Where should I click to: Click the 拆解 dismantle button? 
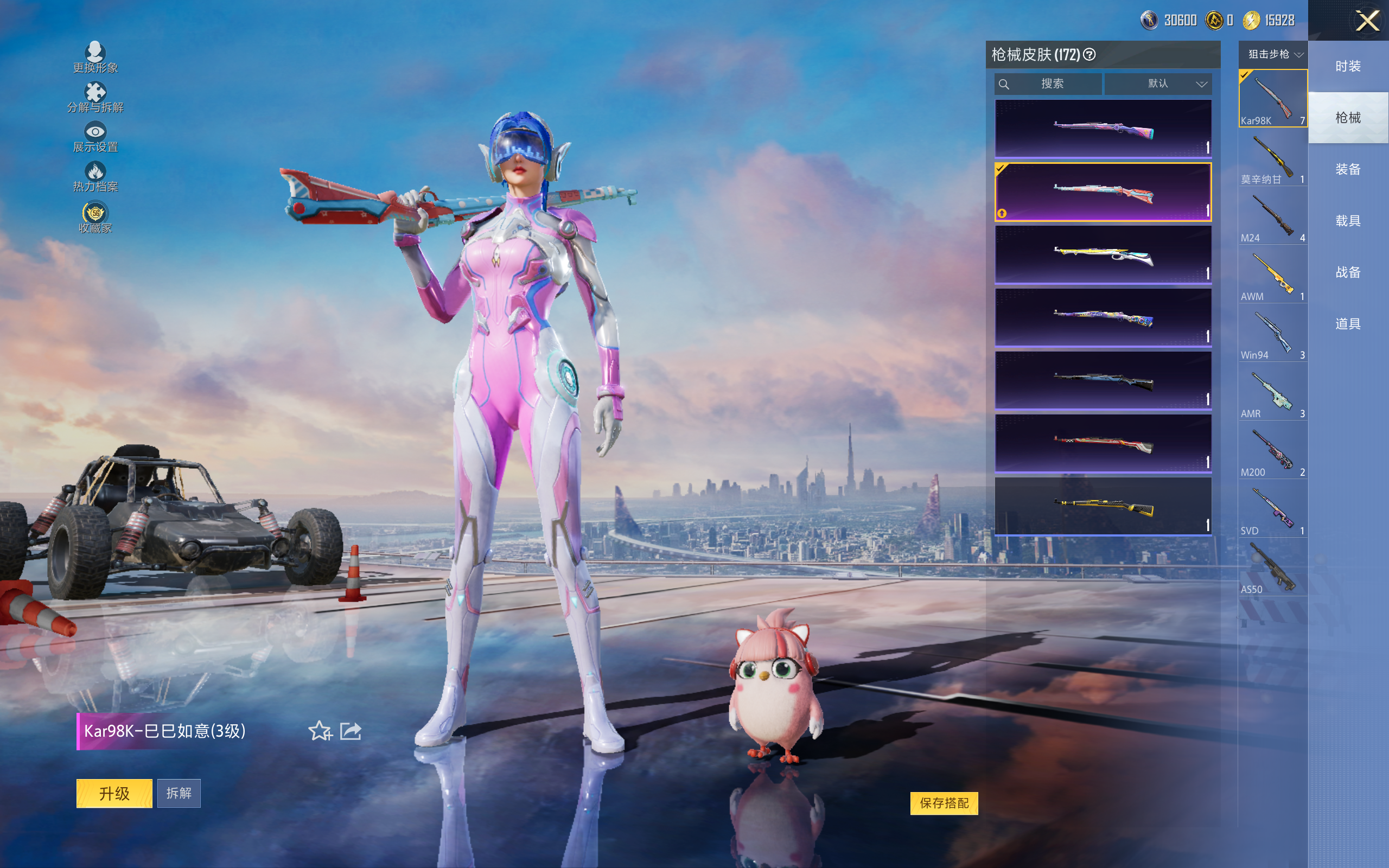pos(179,793)
